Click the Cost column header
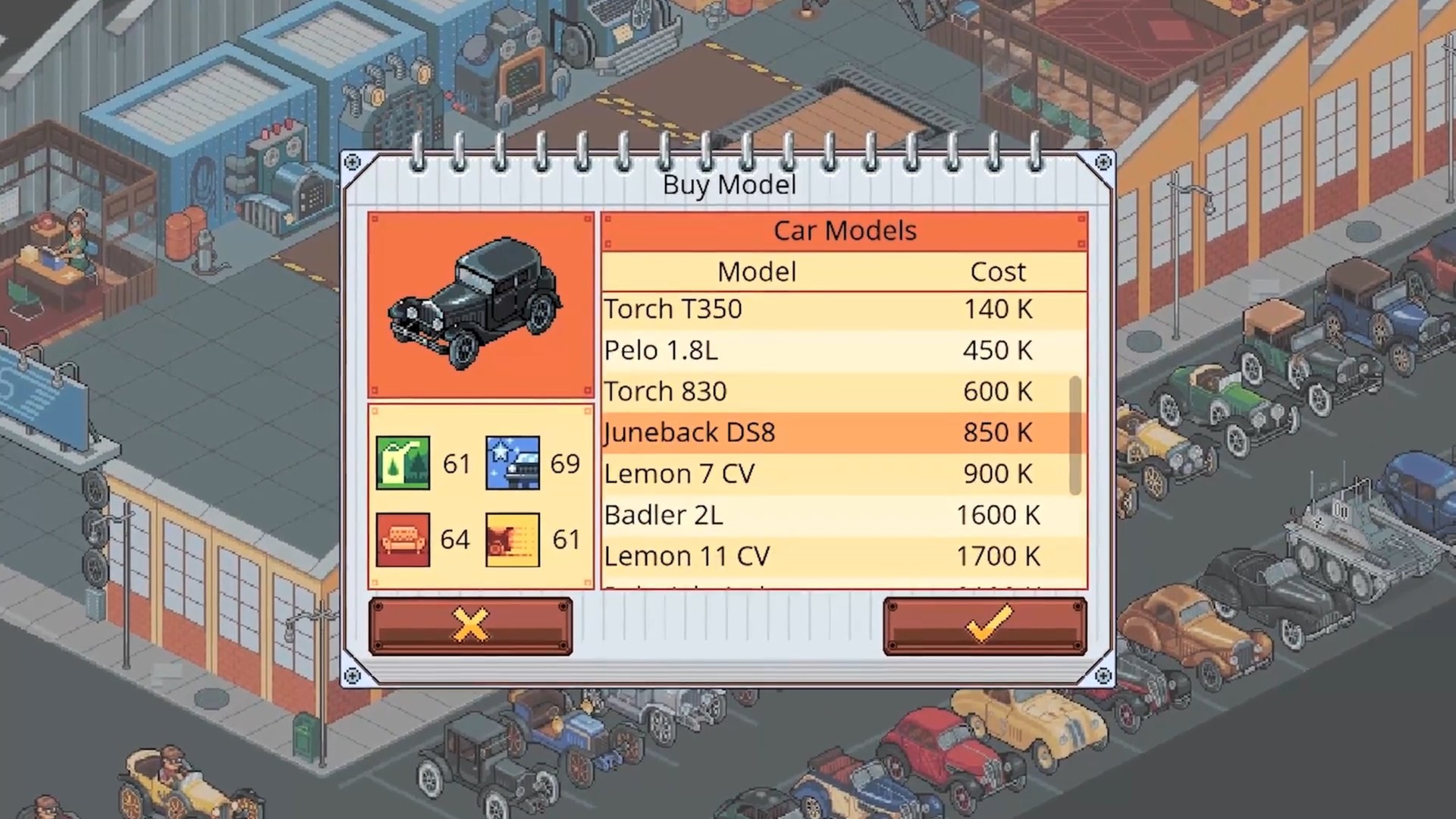Image resolution: width=1456 pixels, height=819 pixels. (998, 271)
